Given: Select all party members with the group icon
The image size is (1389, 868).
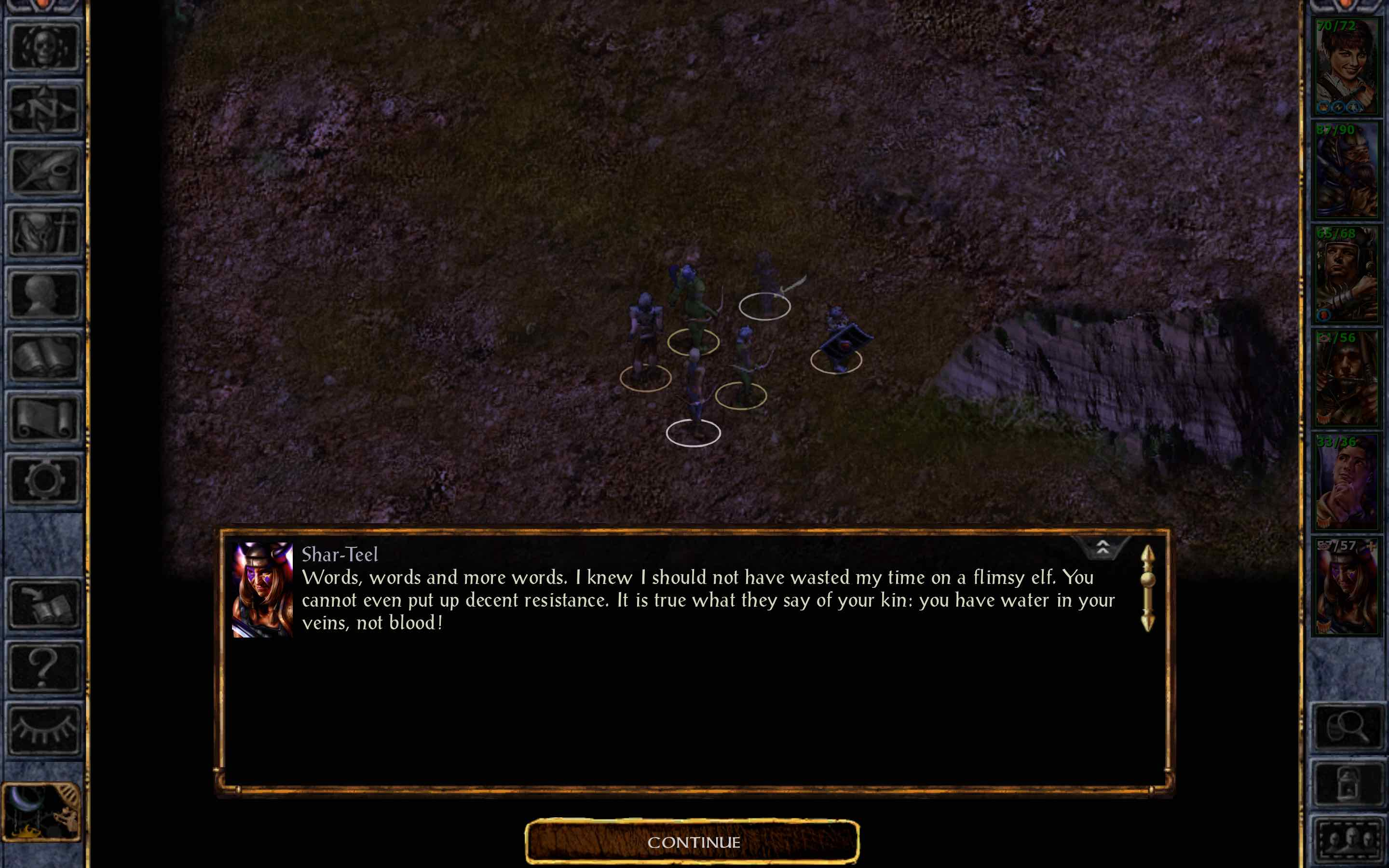Looking at the screenshot, I should coord(1349,838).
